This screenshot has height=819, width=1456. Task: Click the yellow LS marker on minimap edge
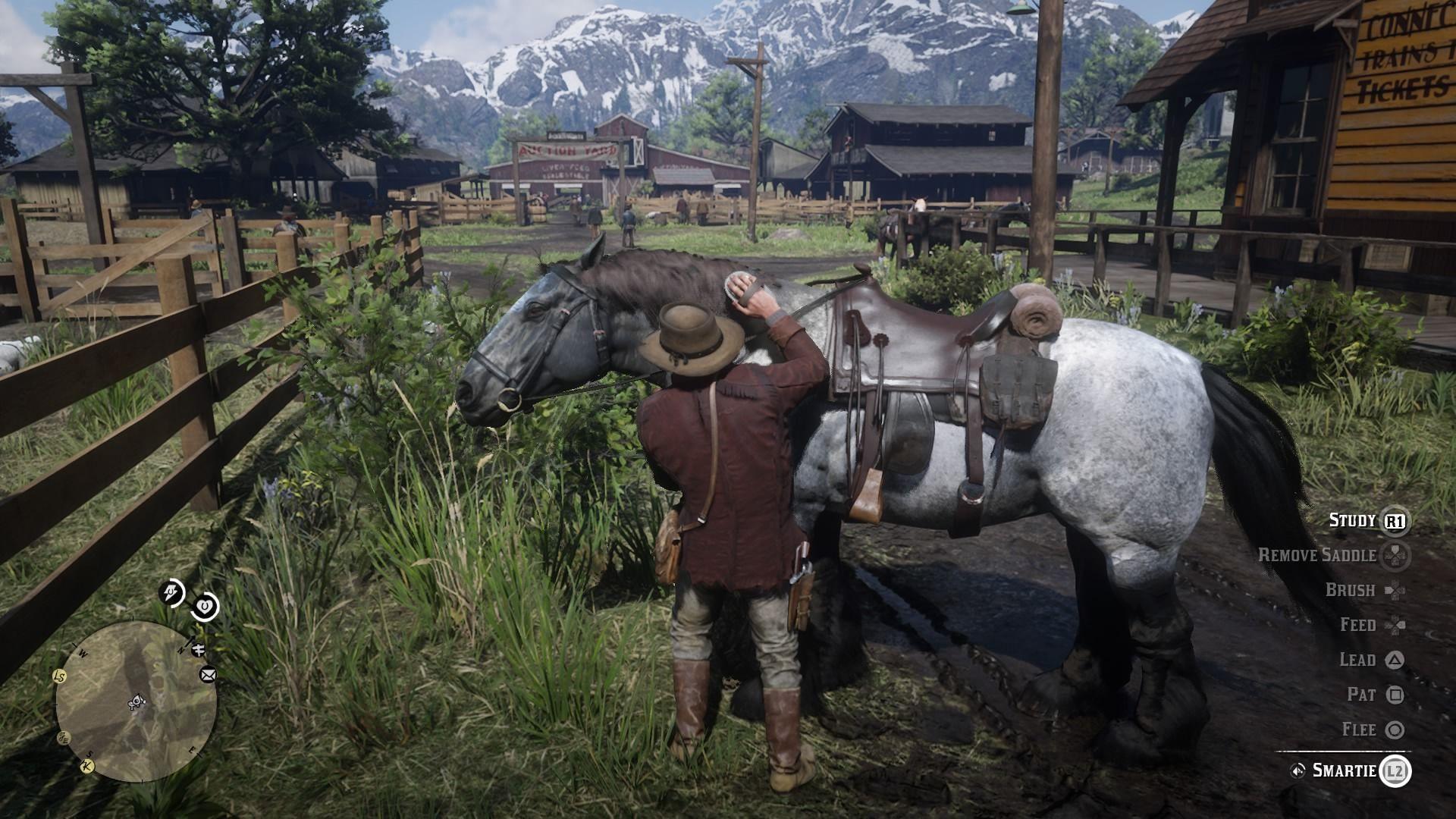coord(58,676)
